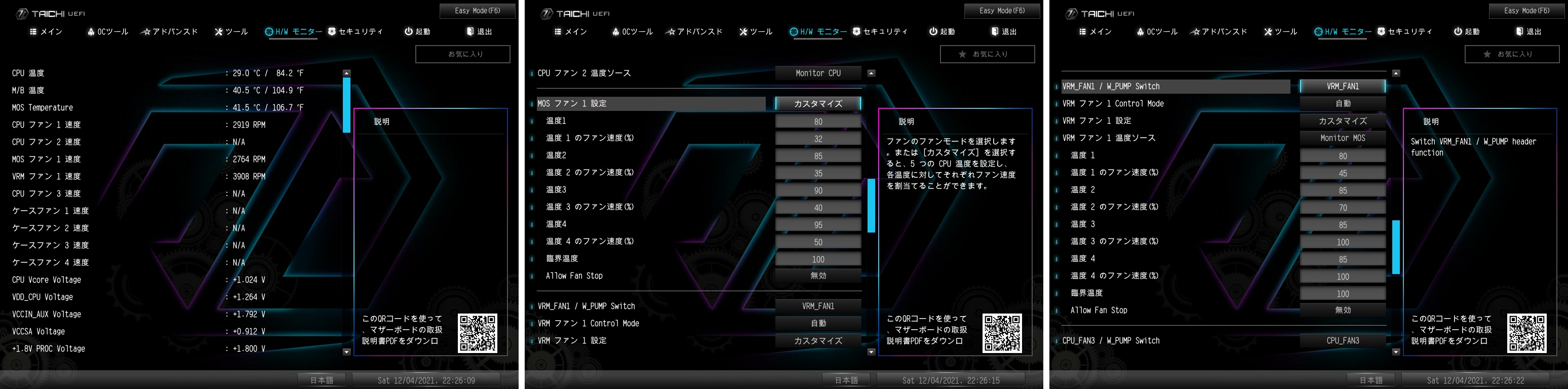Select the fan speed field showing 32
The image size is (1568, 389).
coord(817,139)
